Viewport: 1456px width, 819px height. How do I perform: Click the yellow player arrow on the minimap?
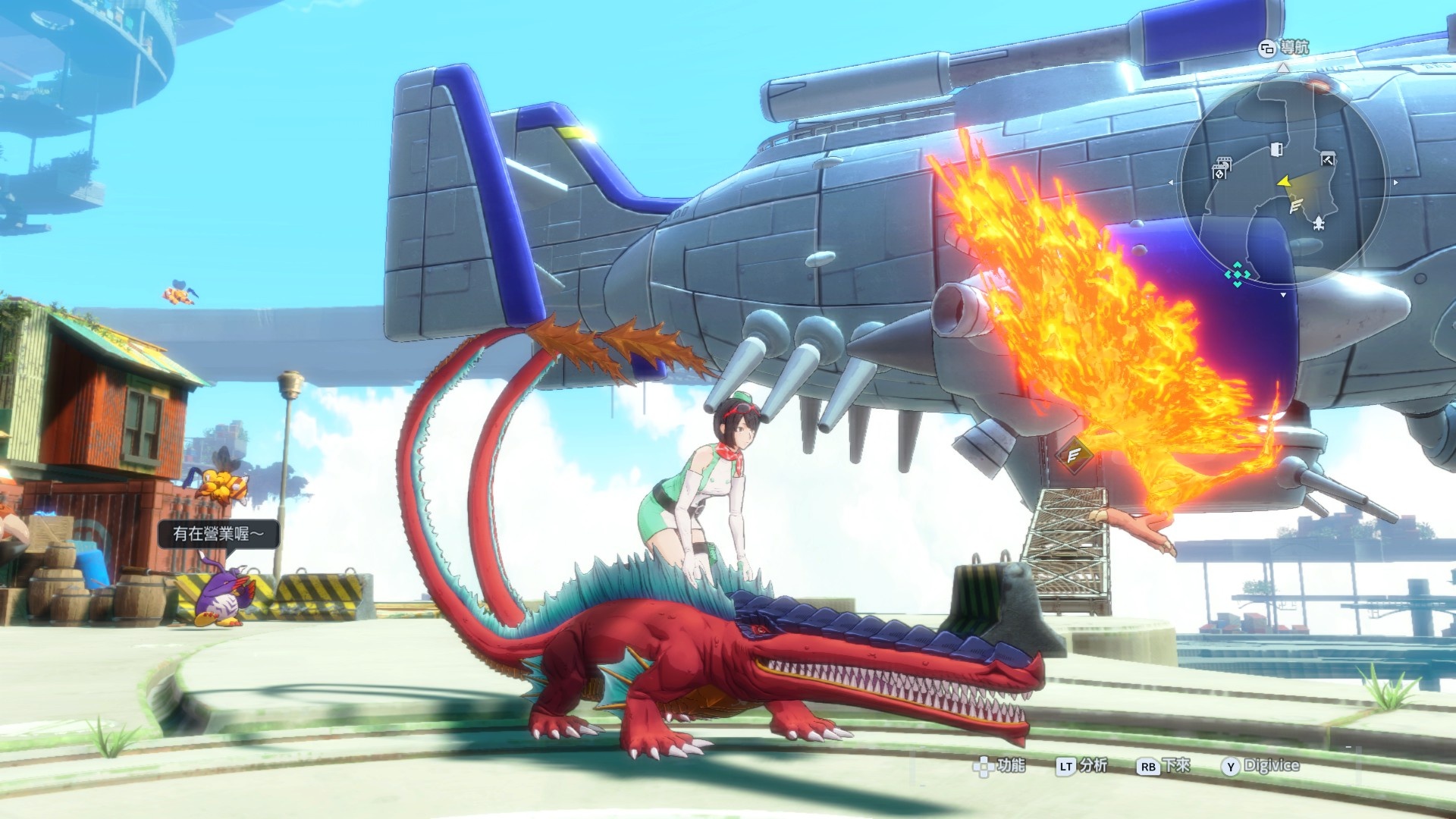coord(1284,182)
